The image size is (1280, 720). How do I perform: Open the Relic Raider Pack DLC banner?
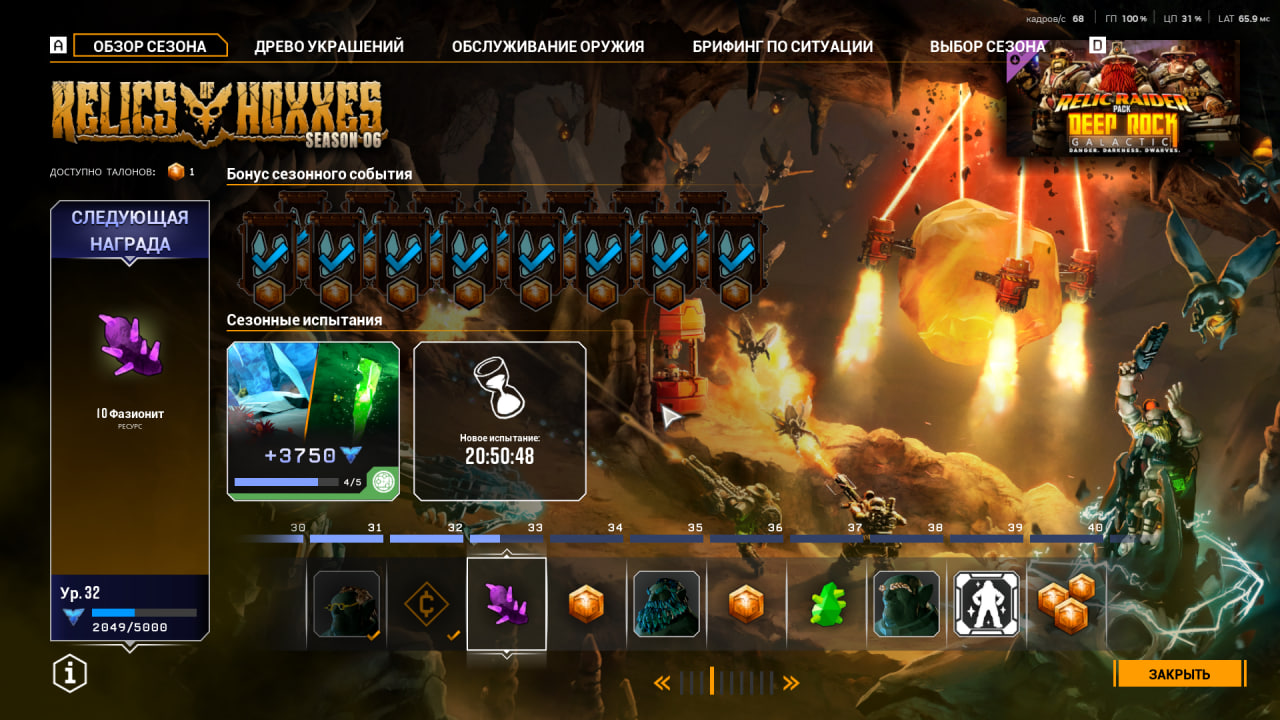1123,98
